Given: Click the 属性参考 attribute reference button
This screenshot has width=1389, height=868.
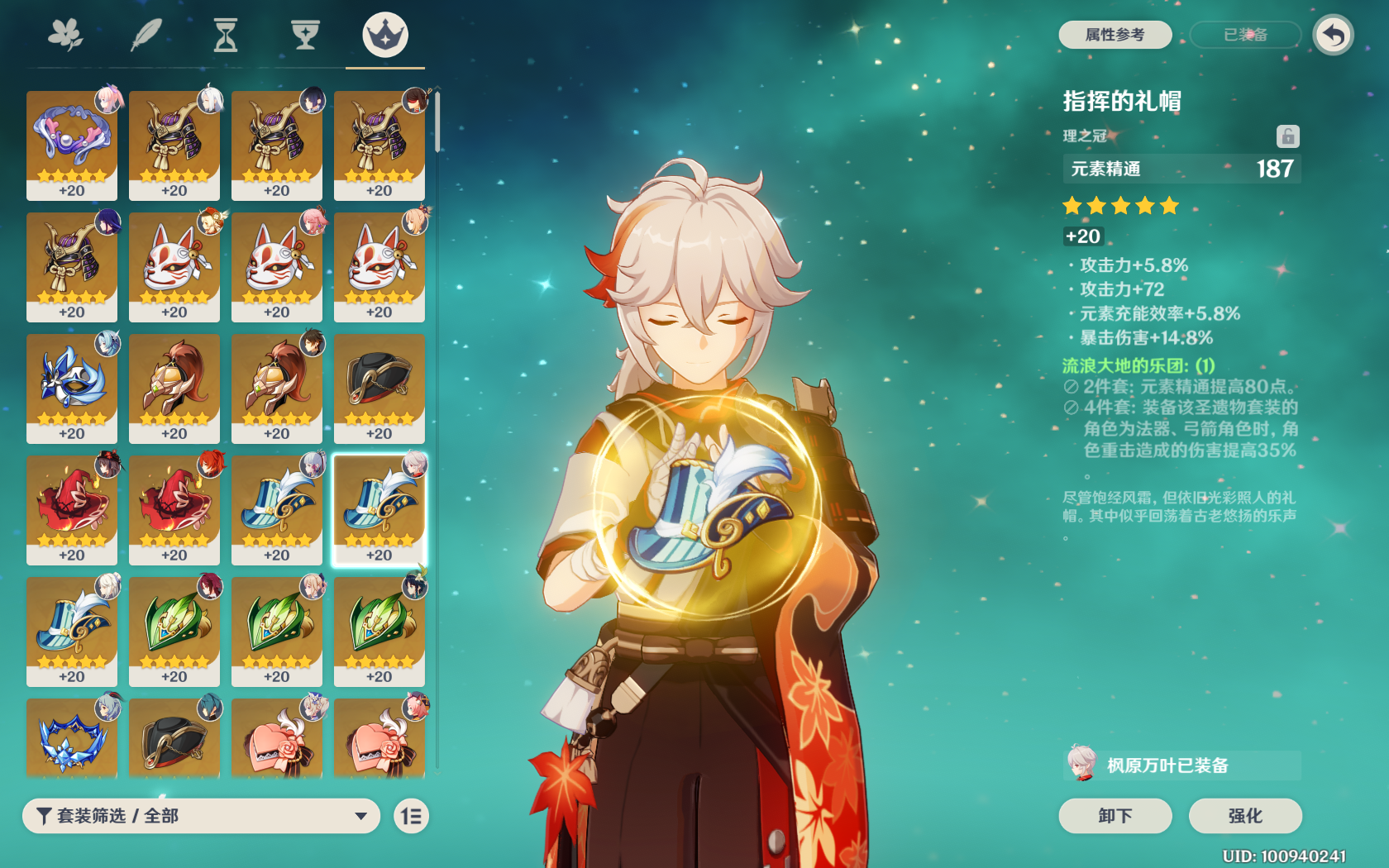Looking at the screenshot, I should coord(1115,35).
